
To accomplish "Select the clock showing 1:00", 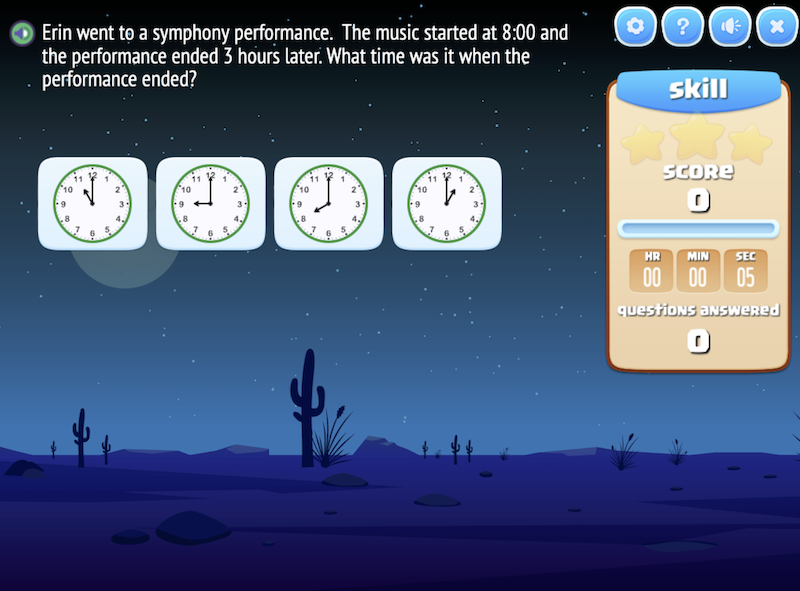I will coord(446,203).
